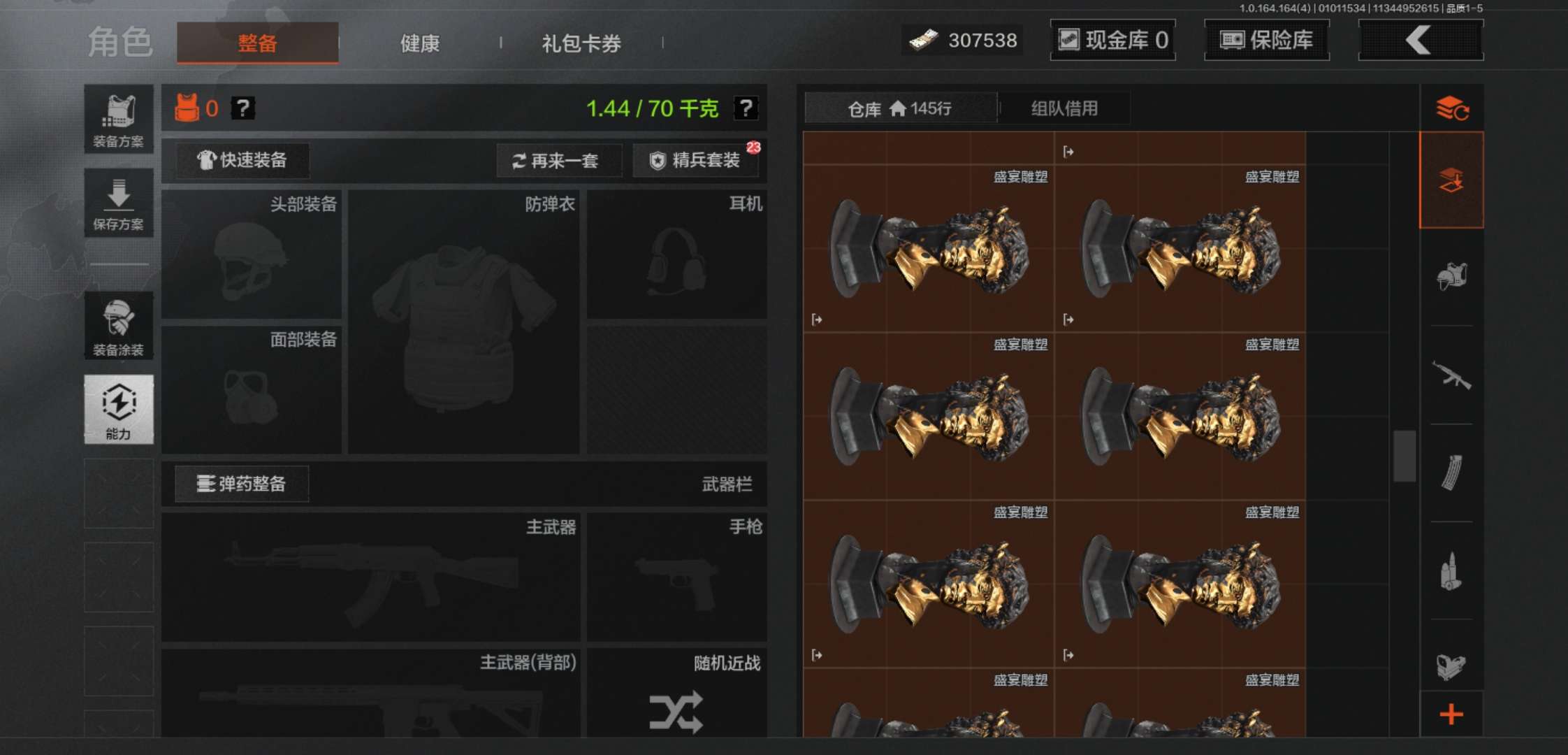Check the 1.44/70 千克 weight bar

click(650, 108)
